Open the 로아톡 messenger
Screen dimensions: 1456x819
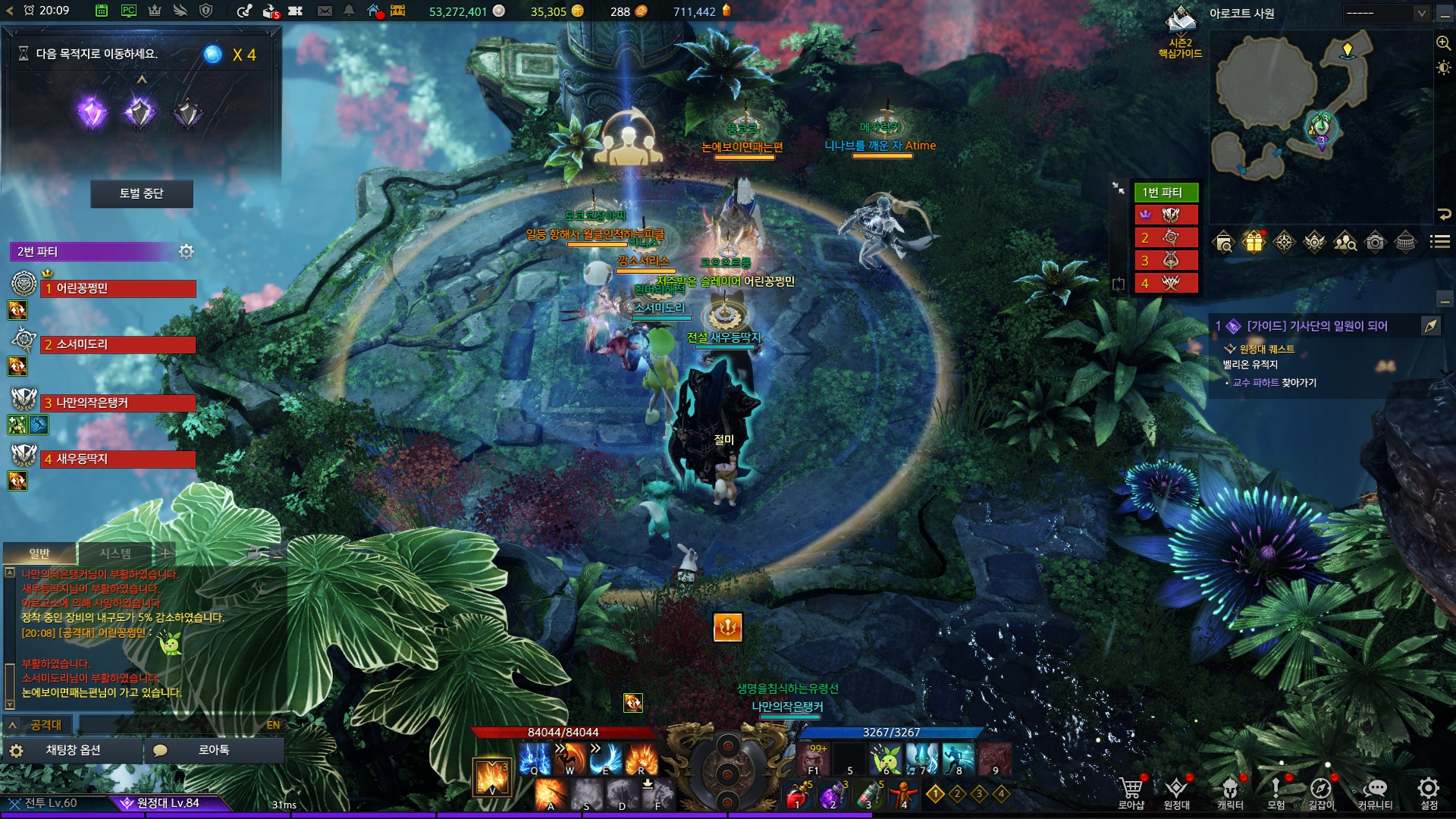(213, 750)
